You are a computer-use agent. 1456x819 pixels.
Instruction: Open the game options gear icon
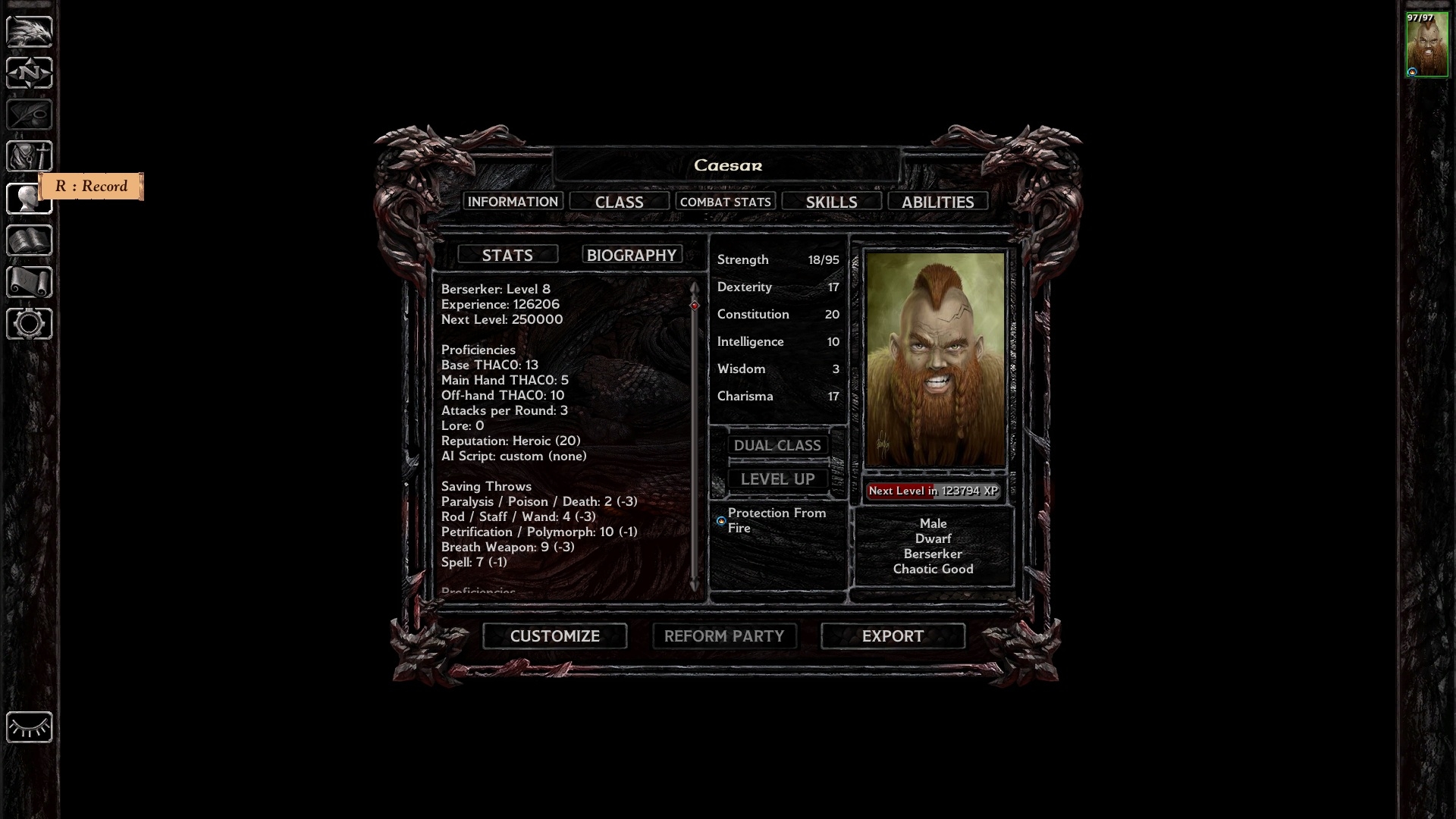pos(29,323)
